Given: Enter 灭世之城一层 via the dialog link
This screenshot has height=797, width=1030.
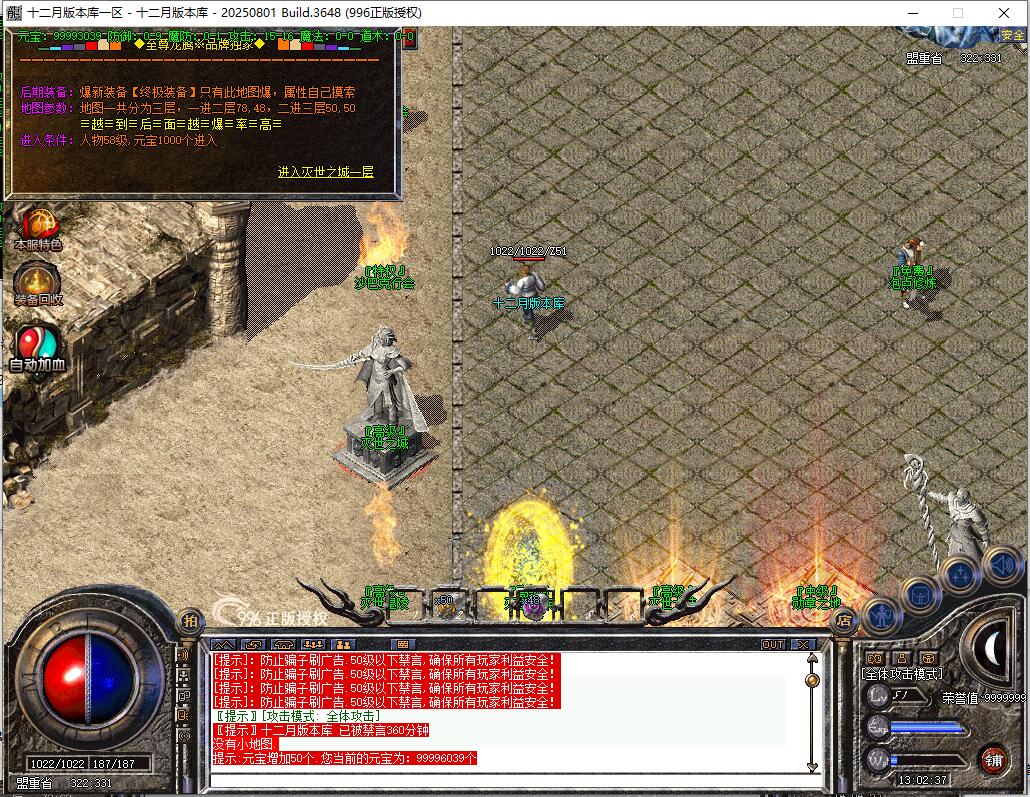Looking at the screenshot, I should tap(325, 172).
